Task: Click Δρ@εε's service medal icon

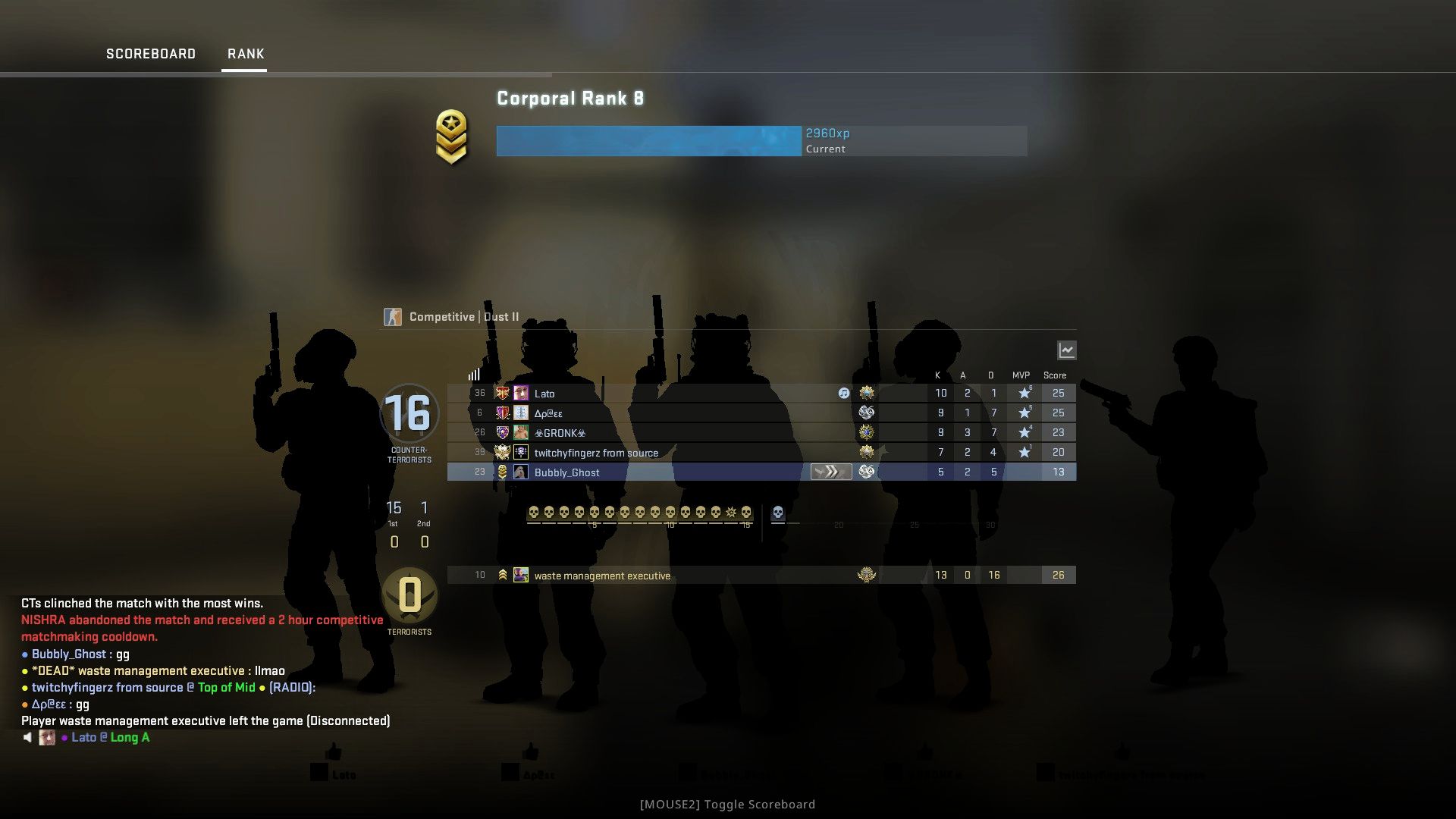Action: (x=866, y=413)
